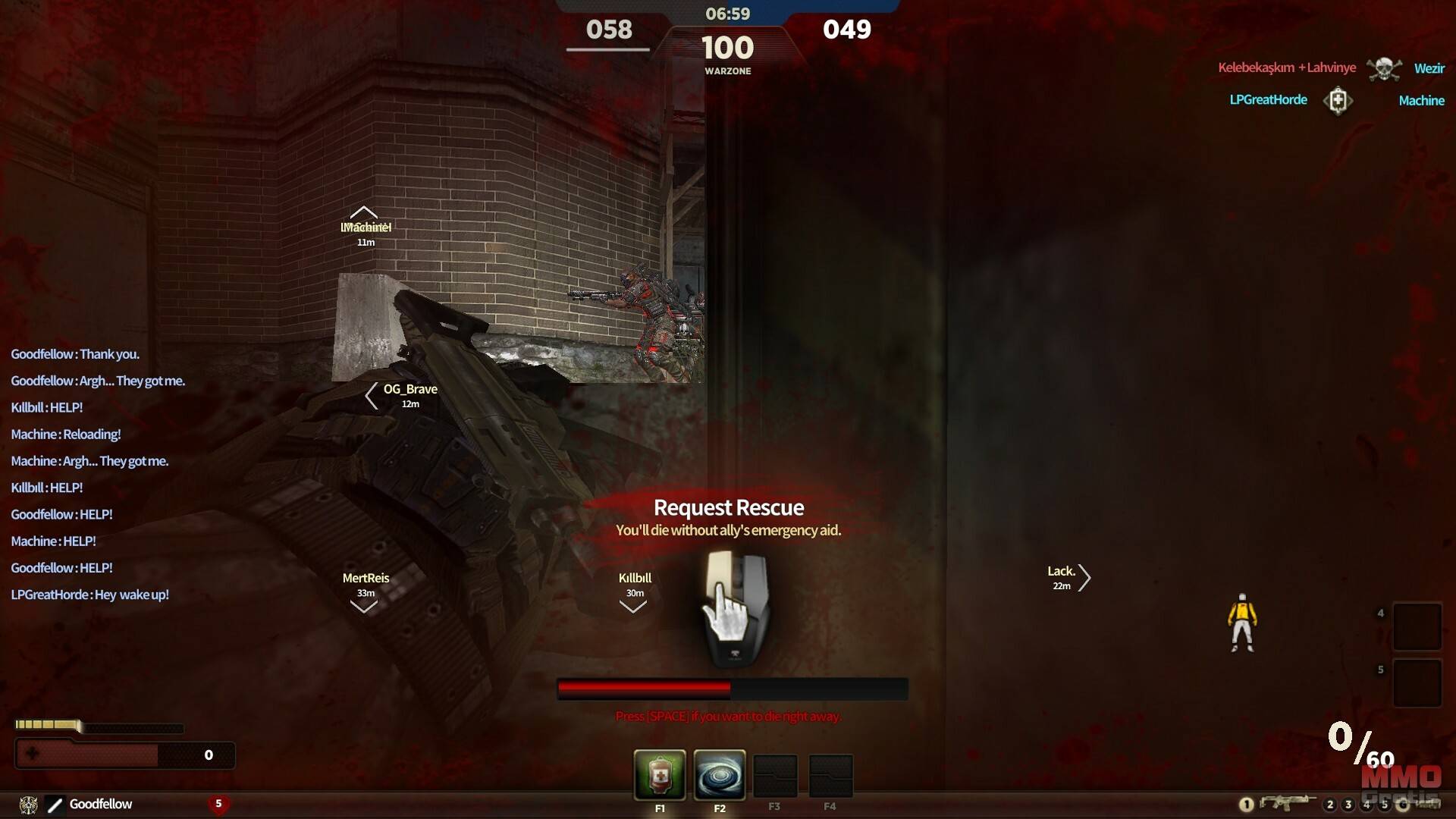Click the Killbill teammate marker

click(635, 579)
